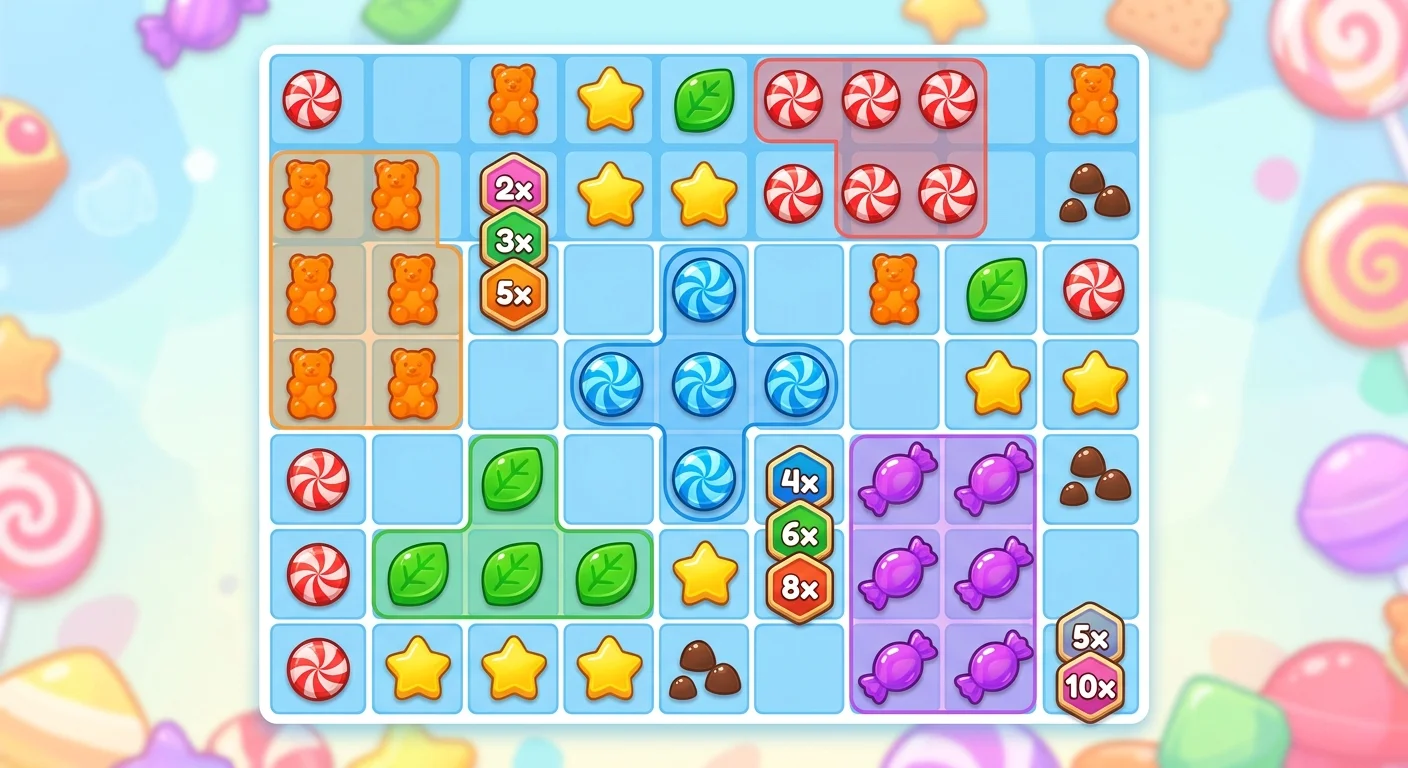This screenshot has height=768, width=1408.
Task: Pick the green leaf candy next to peppermint
Action: 992,290
